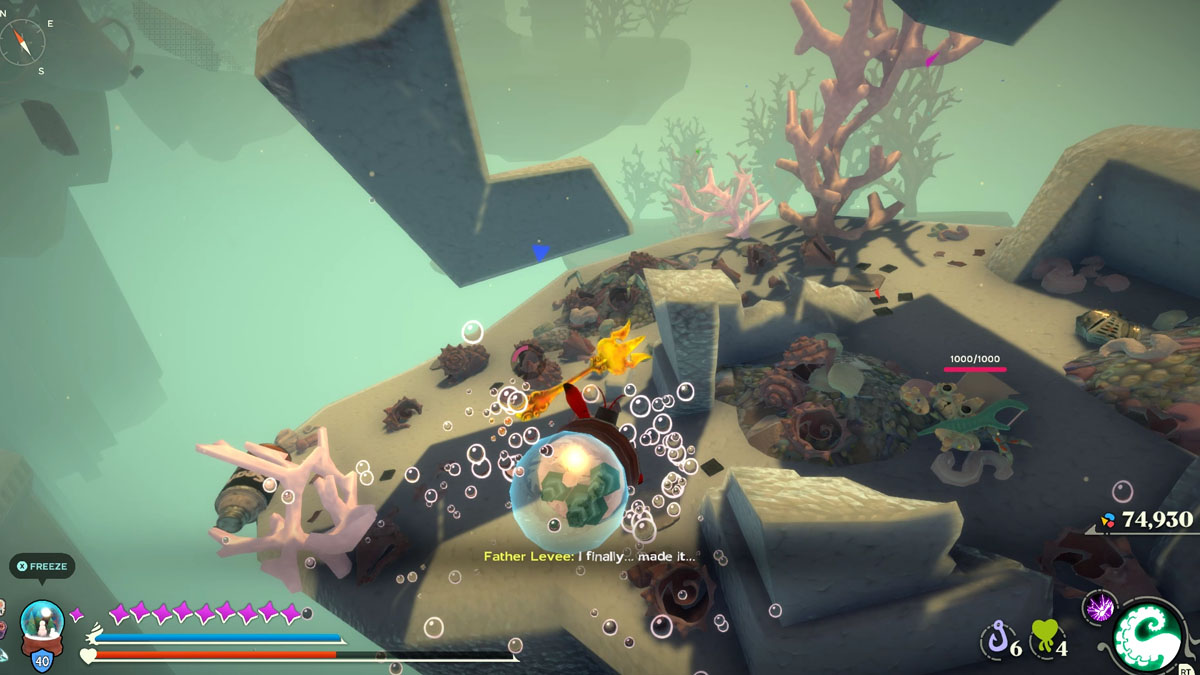Use the green heartkelp pod item
Image resolution: width=1200 pixels, height=675 pixels.
(1044, 636)
